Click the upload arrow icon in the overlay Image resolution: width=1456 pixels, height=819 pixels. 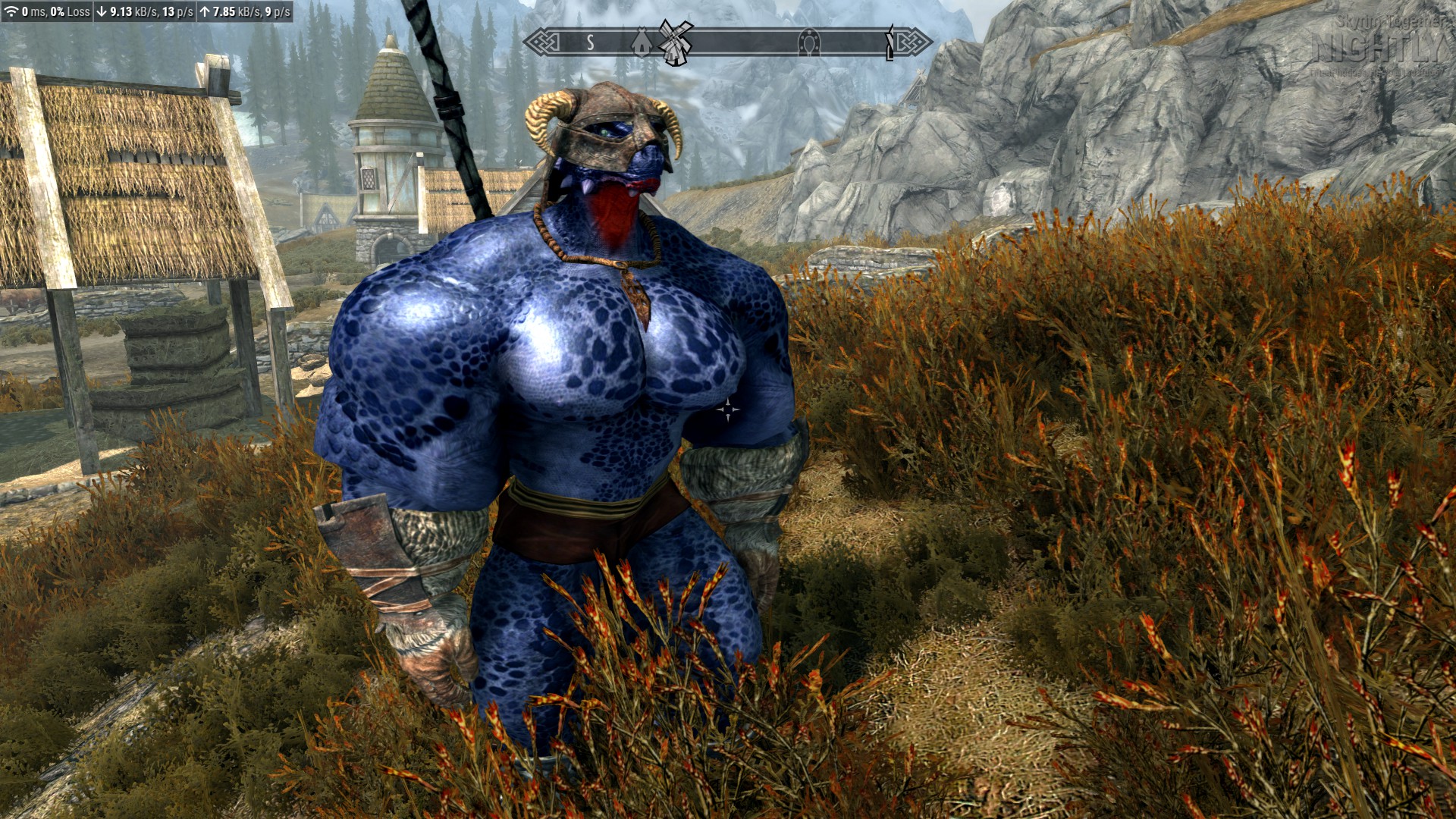pos(206,11)
